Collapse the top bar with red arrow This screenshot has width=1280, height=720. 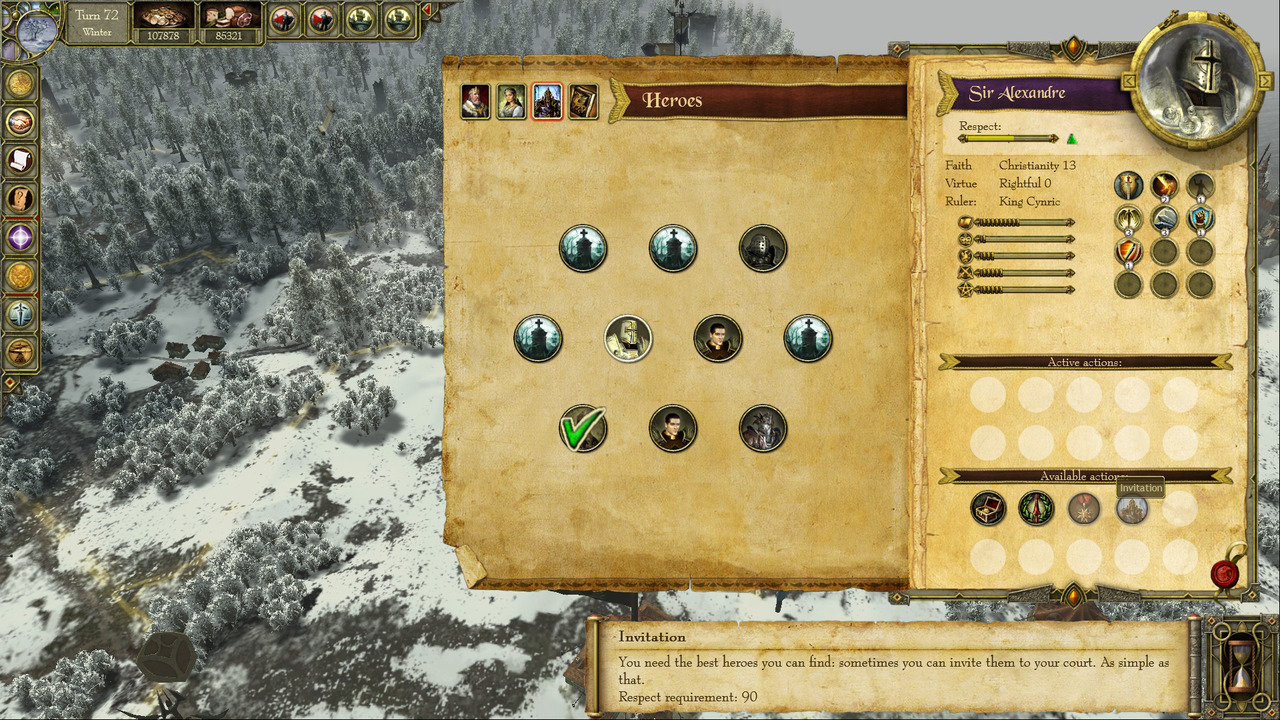[427, 11]
